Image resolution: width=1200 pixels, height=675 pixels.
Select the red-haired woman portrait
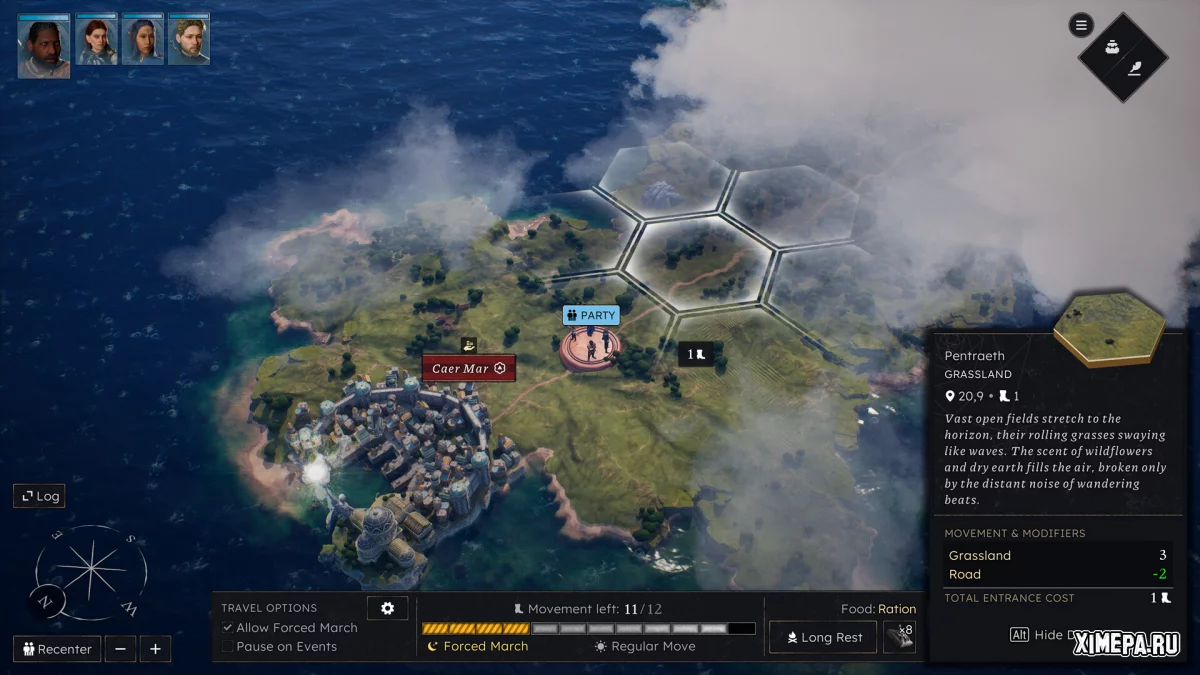click(97, 40)
